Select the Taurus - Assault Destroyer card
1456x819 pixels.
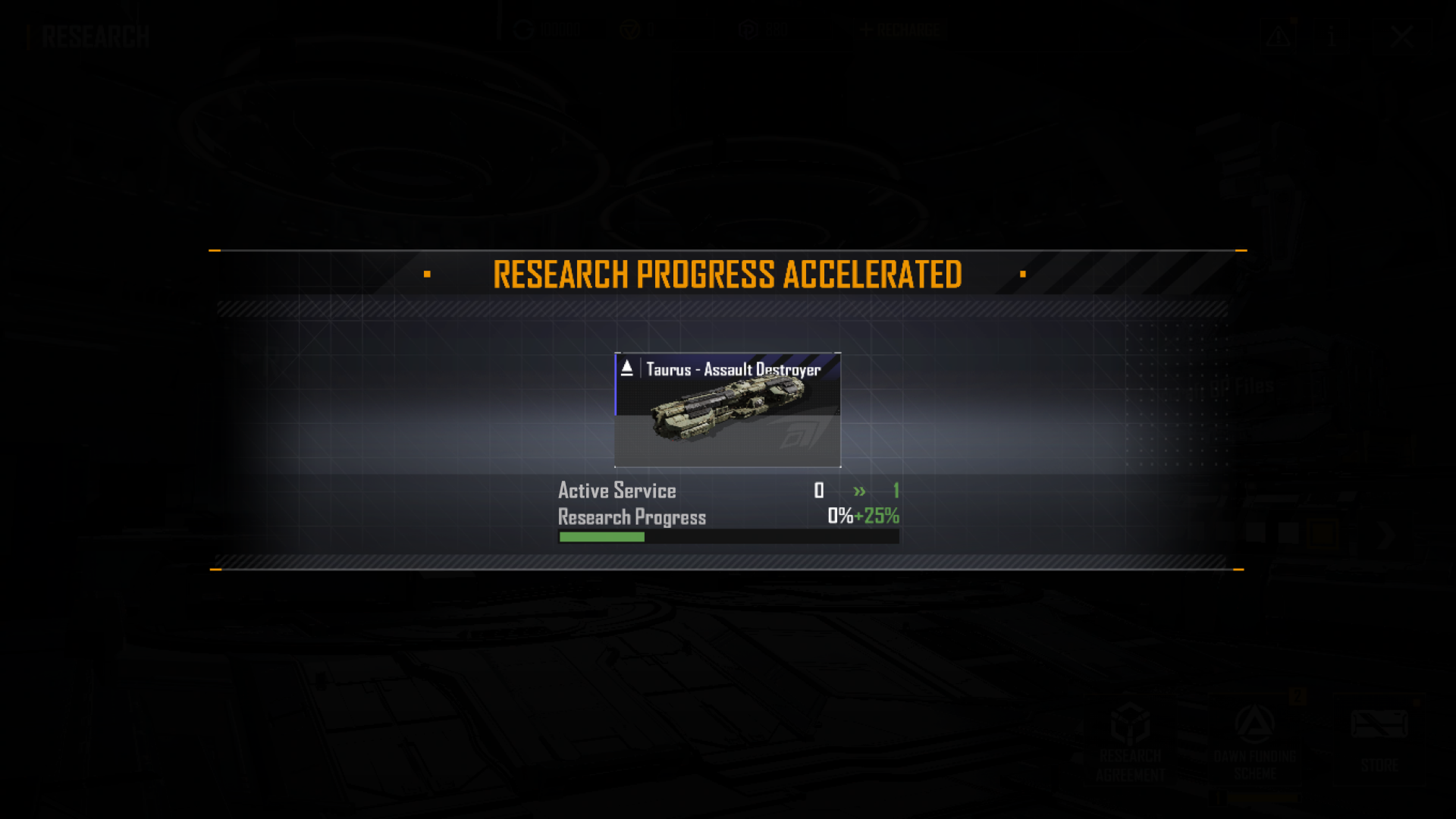click(x=728, y=410)
